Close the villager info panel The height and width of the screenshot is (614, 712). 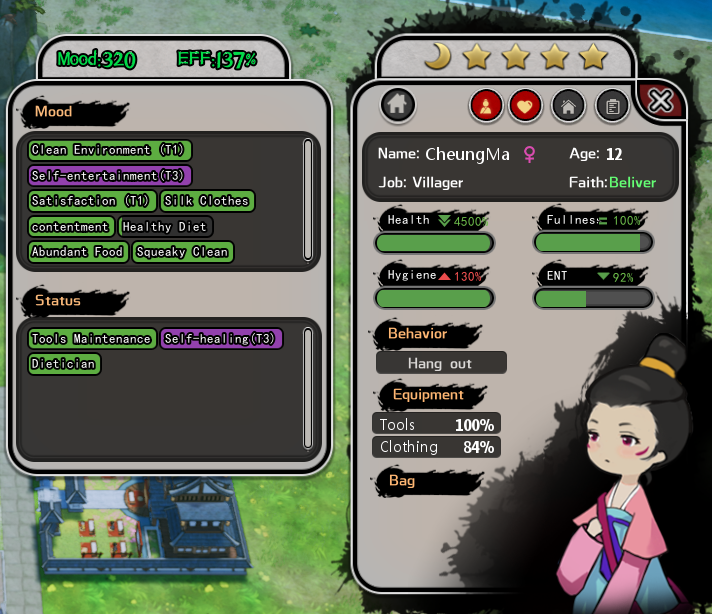pyautogui.click(x=661, y=100)
